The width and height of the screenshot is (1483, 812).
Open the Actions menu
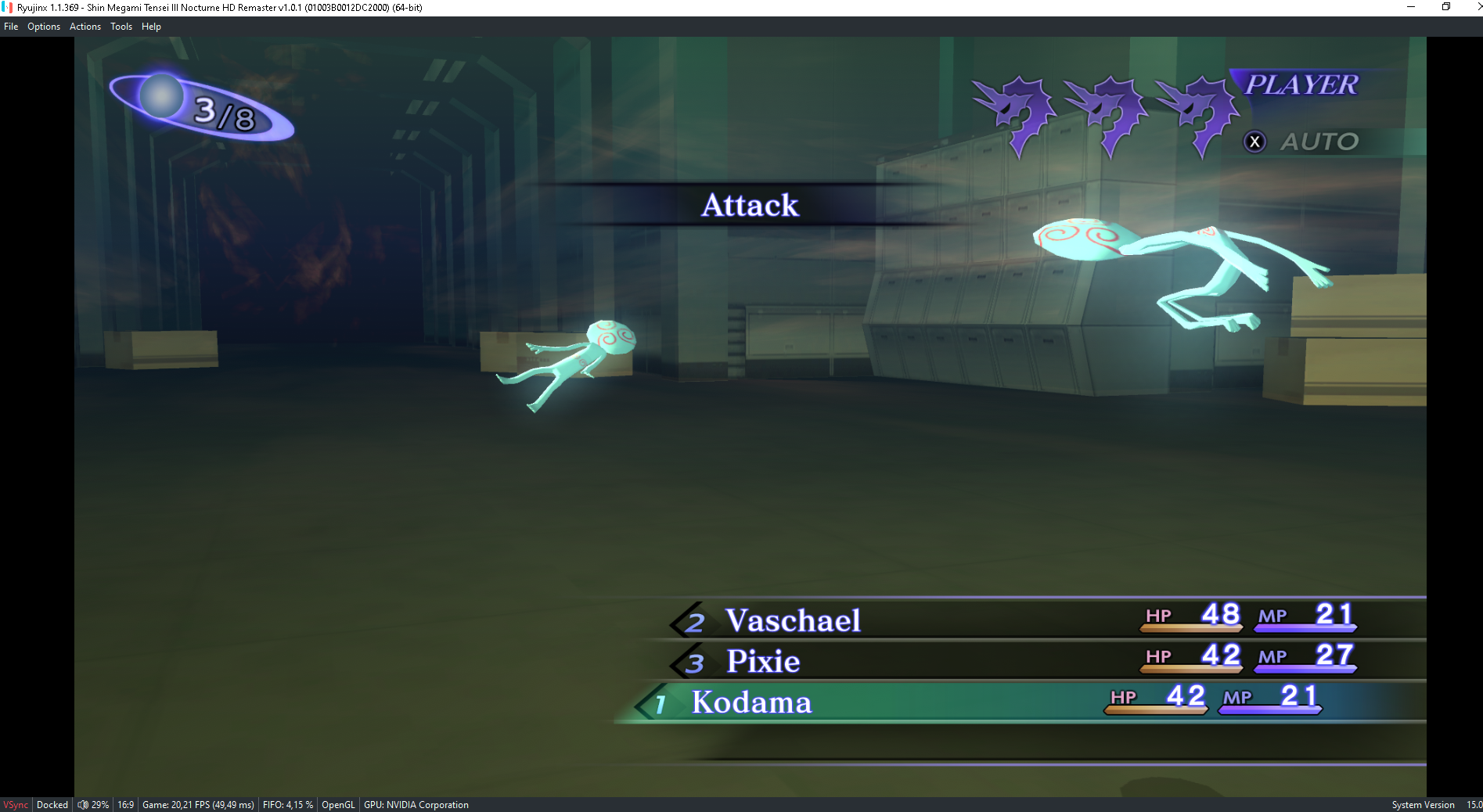(85, 27)
